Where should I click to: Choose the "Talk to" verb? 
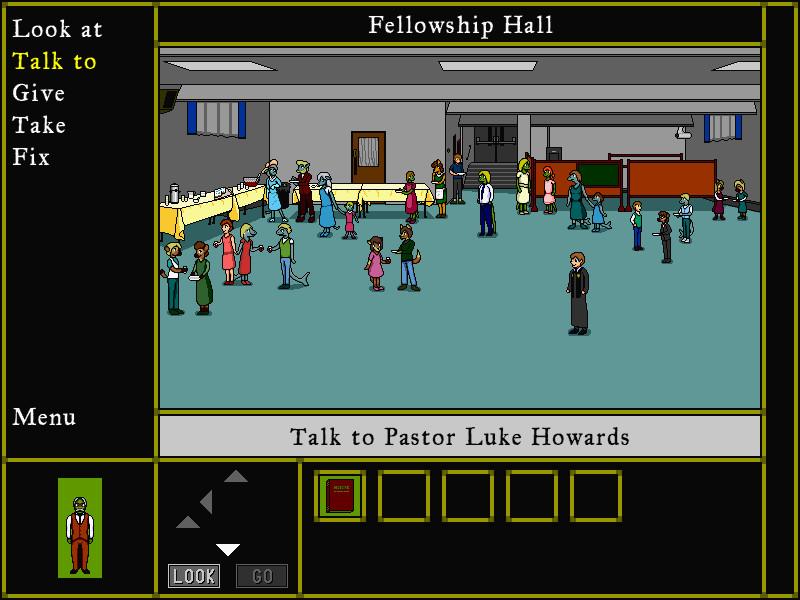tap(55, 61)
